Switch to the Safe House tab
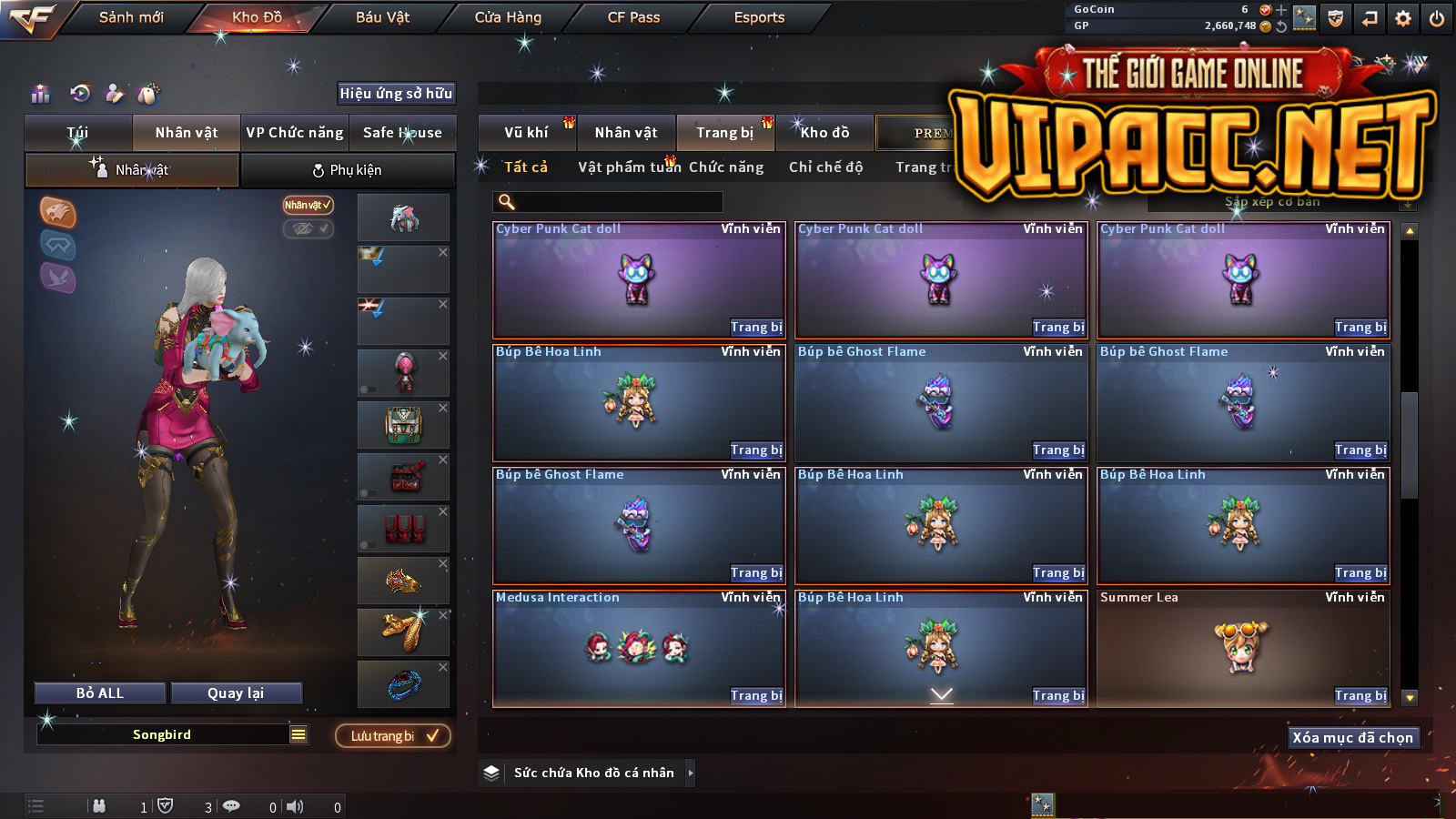The width and height of the screenshot is (1456, 819). pyautogui.click(x=402, y=133)
